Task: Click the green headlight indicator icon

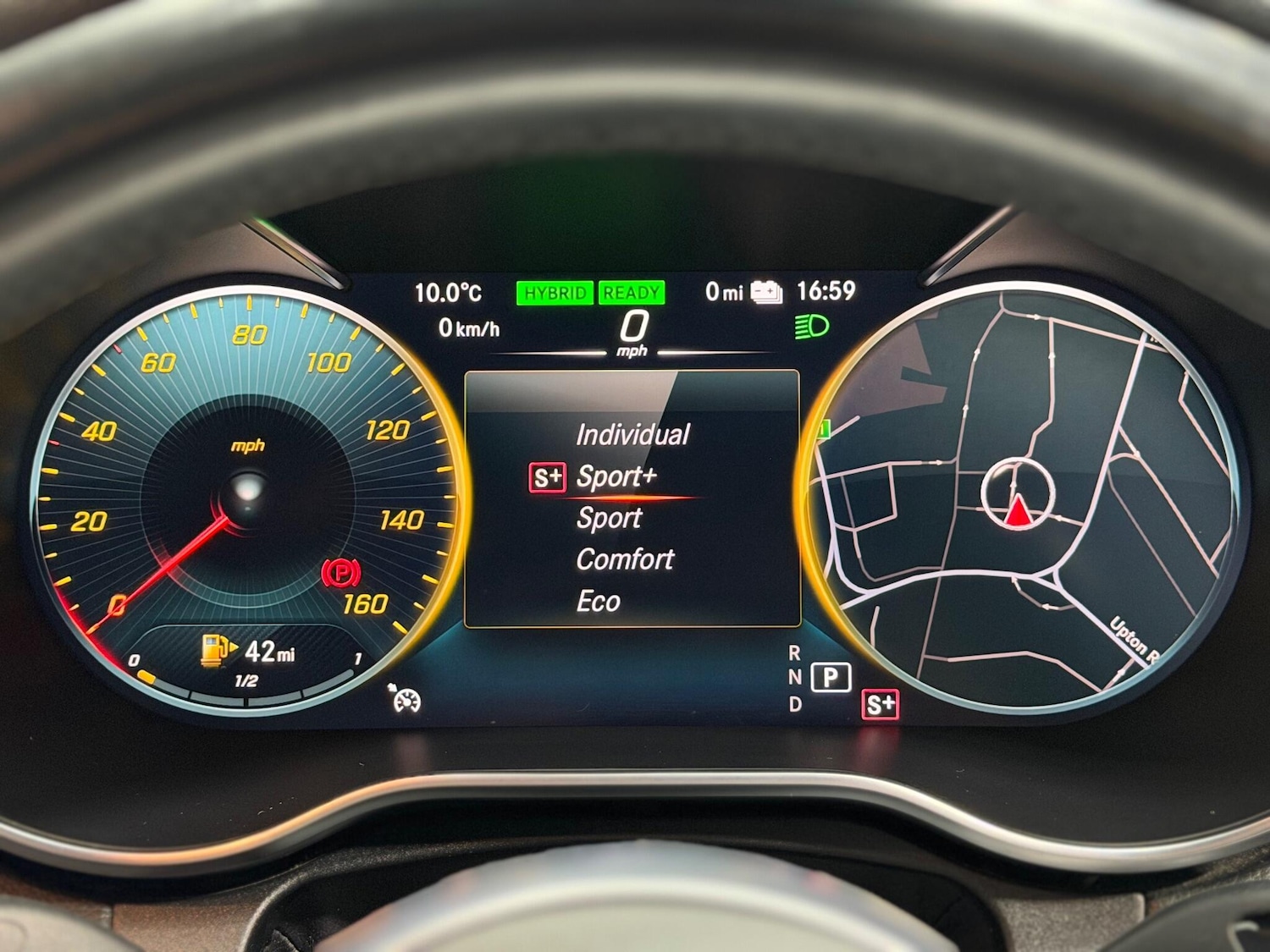Action: [811, 327]
